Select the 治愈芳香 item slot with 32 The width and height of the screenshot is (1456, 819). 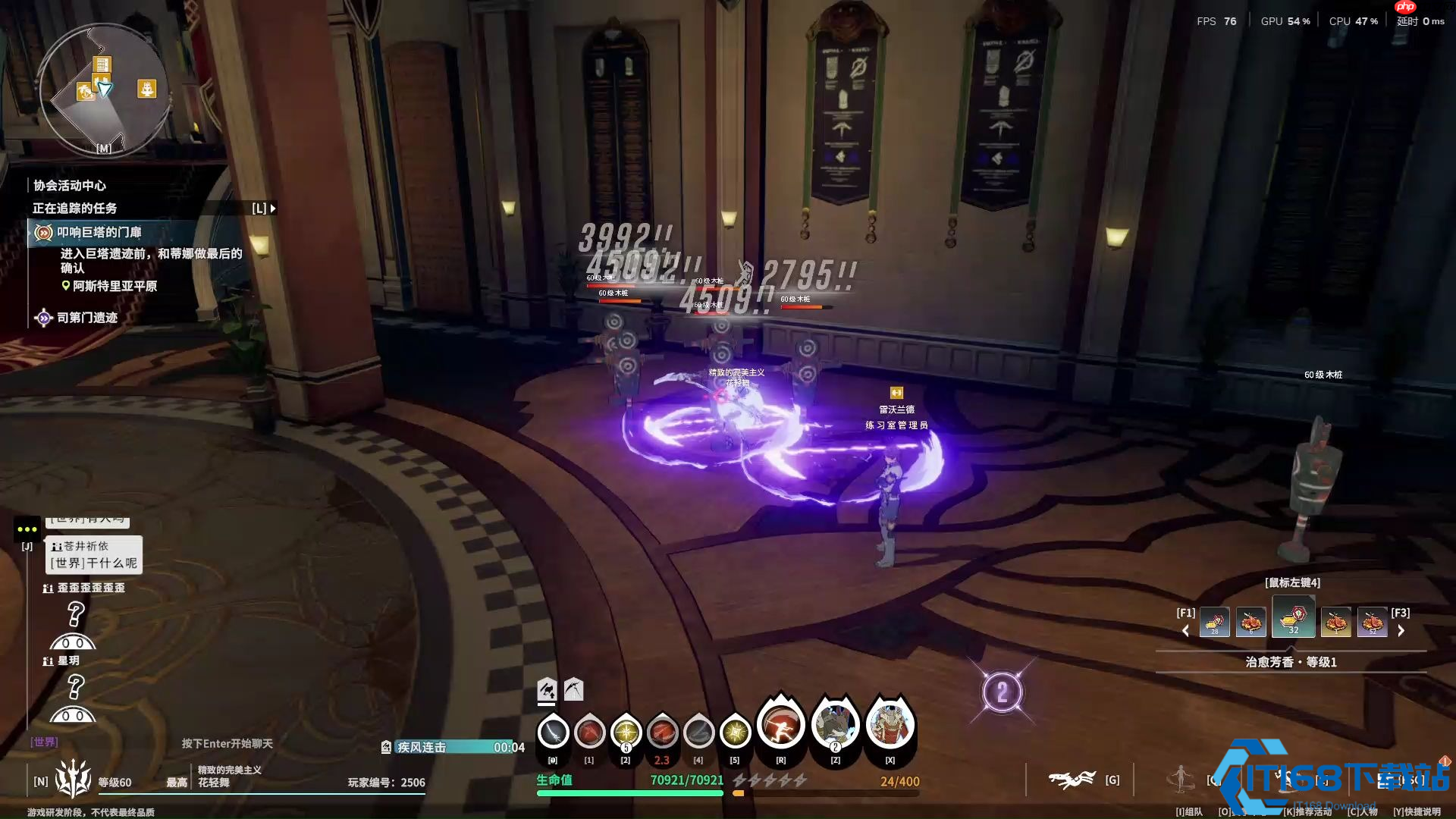pyautogui.click(x=1294, y=617)
